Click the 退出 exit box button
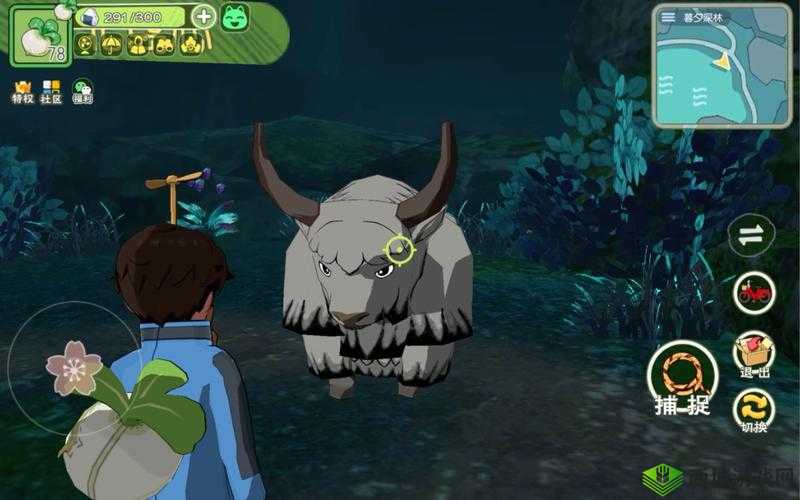The image size is (800, 500). tap(754, 354)
